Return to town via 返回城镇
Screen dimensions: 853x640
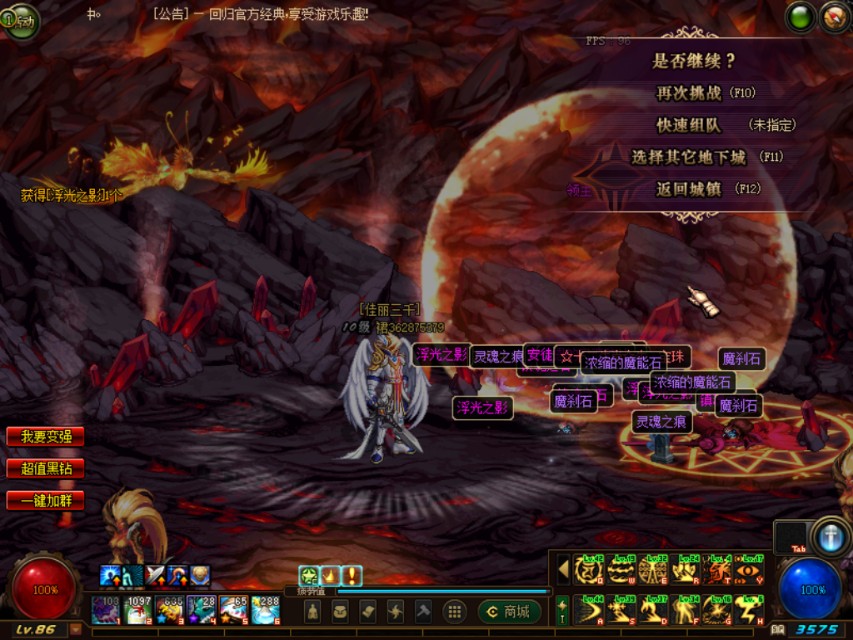(689, 188)
